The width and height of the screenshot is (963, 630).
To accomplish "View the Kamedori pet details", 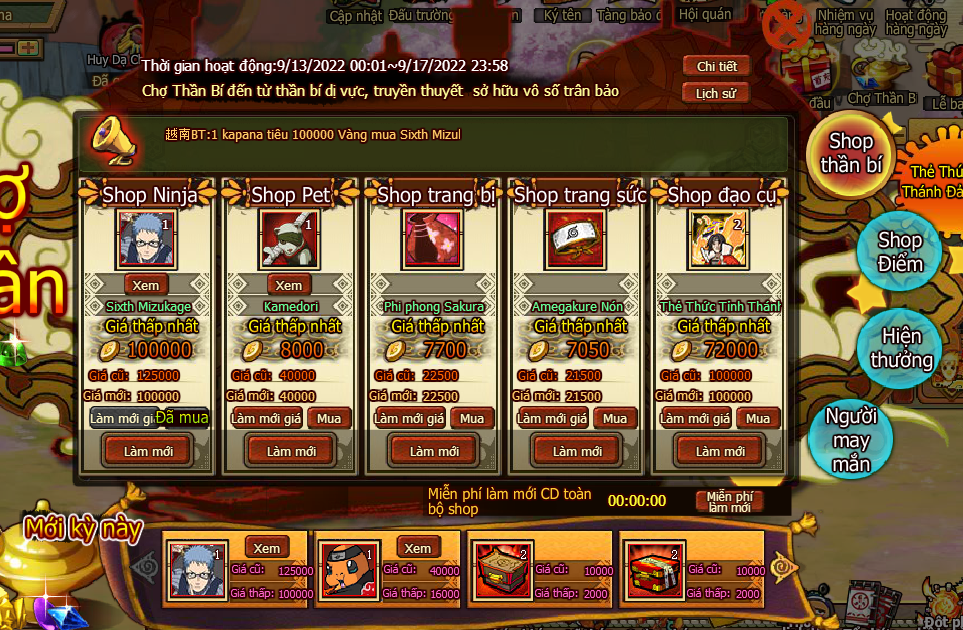I will click(288, 285).
